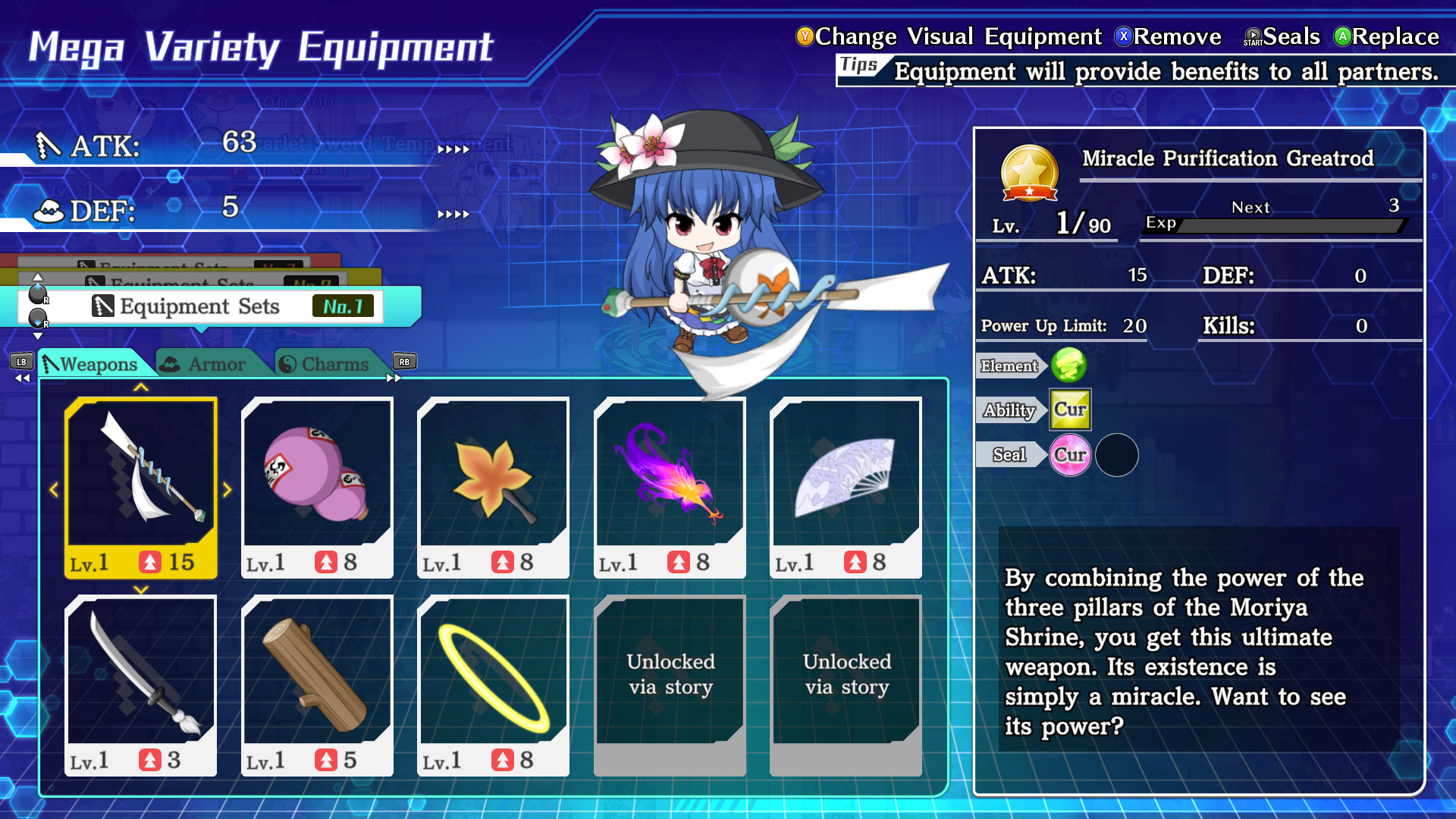The image size is (1456, 819).
Task: Select the Charms yin-yang icon
Action: [287, 363]
